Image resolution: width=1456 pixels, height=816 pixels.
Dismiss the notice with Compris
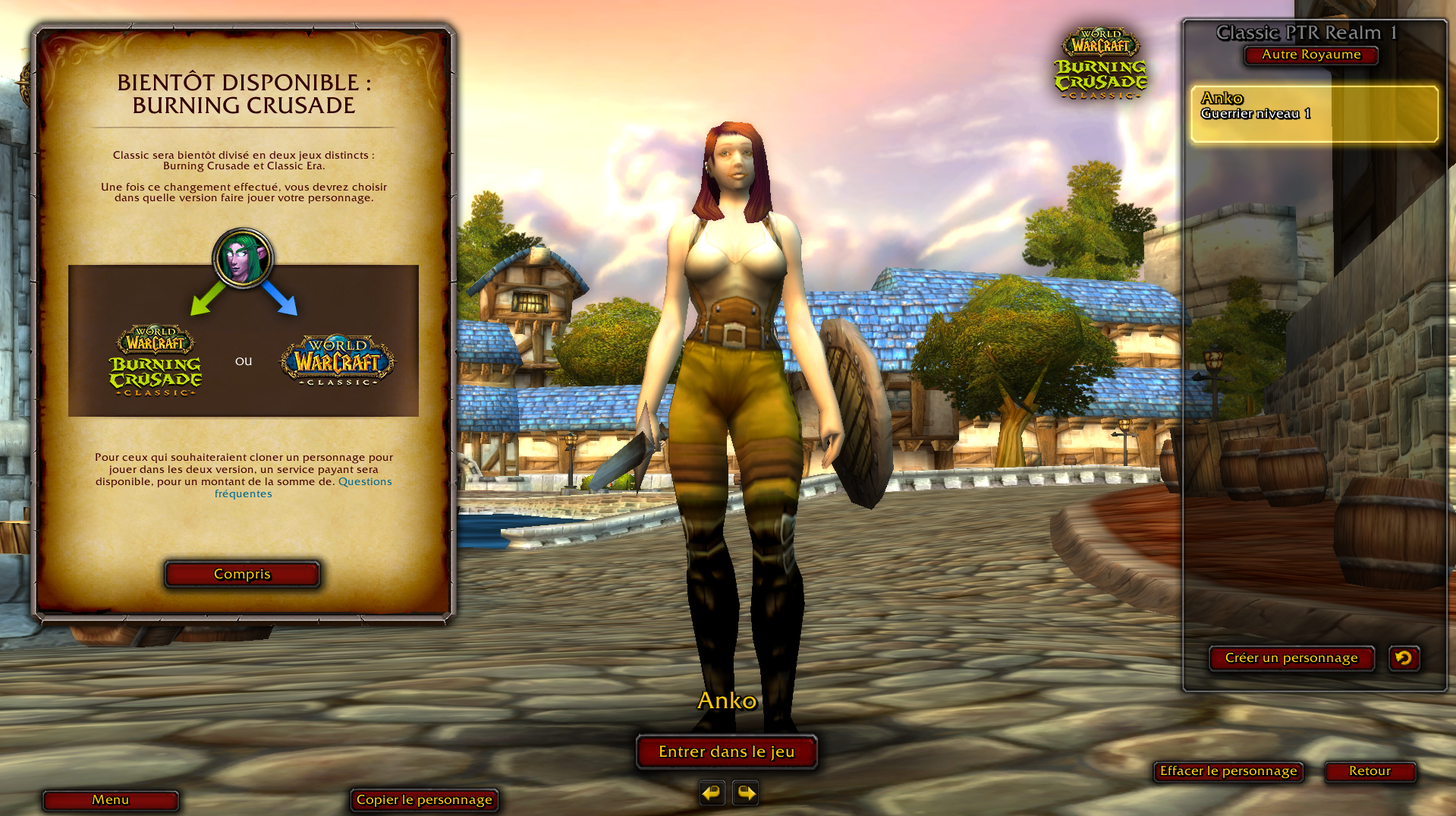pos(241,574)
